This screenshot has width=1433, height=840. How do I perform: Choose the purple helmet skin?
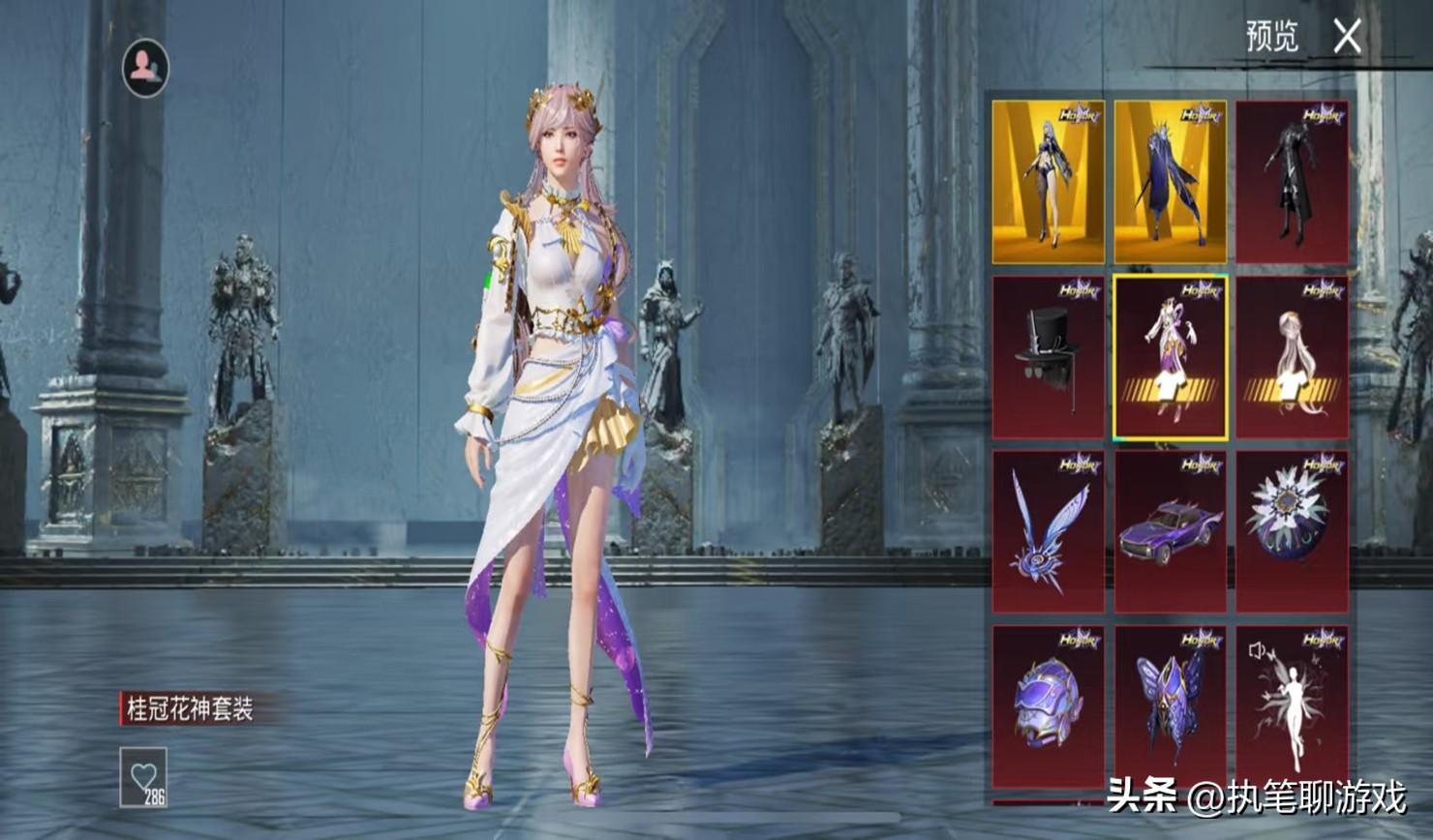click(x=1048, y=705)
